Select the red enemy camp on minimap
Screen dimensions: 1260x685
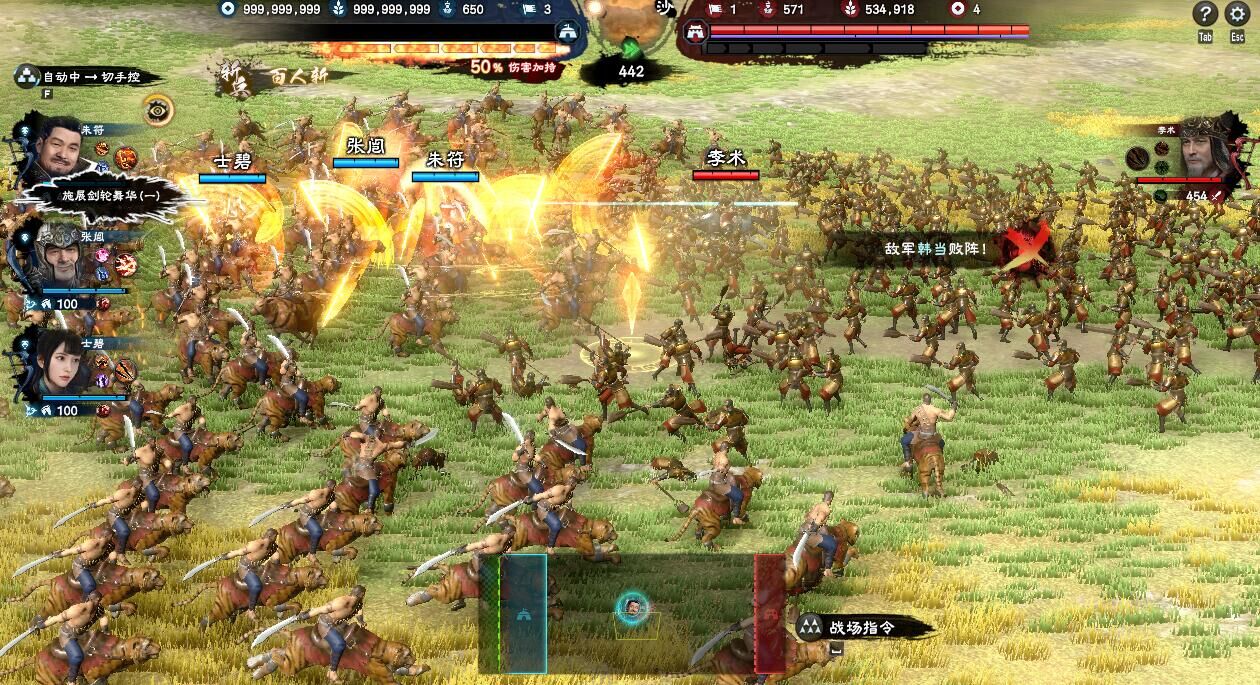coord(769,613)
